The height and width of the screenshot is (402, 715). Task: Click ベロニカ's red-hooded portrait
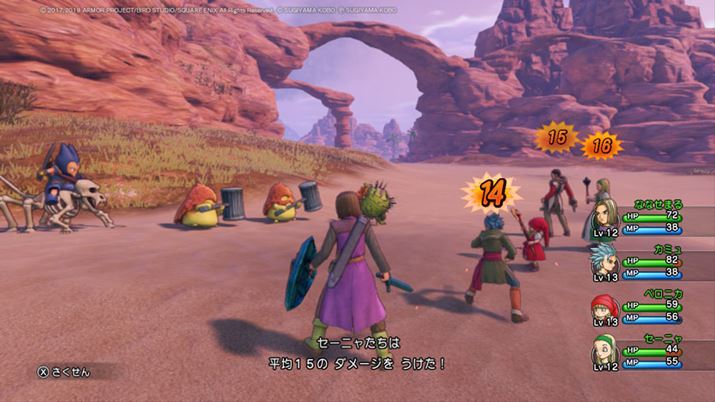[603, 306]
